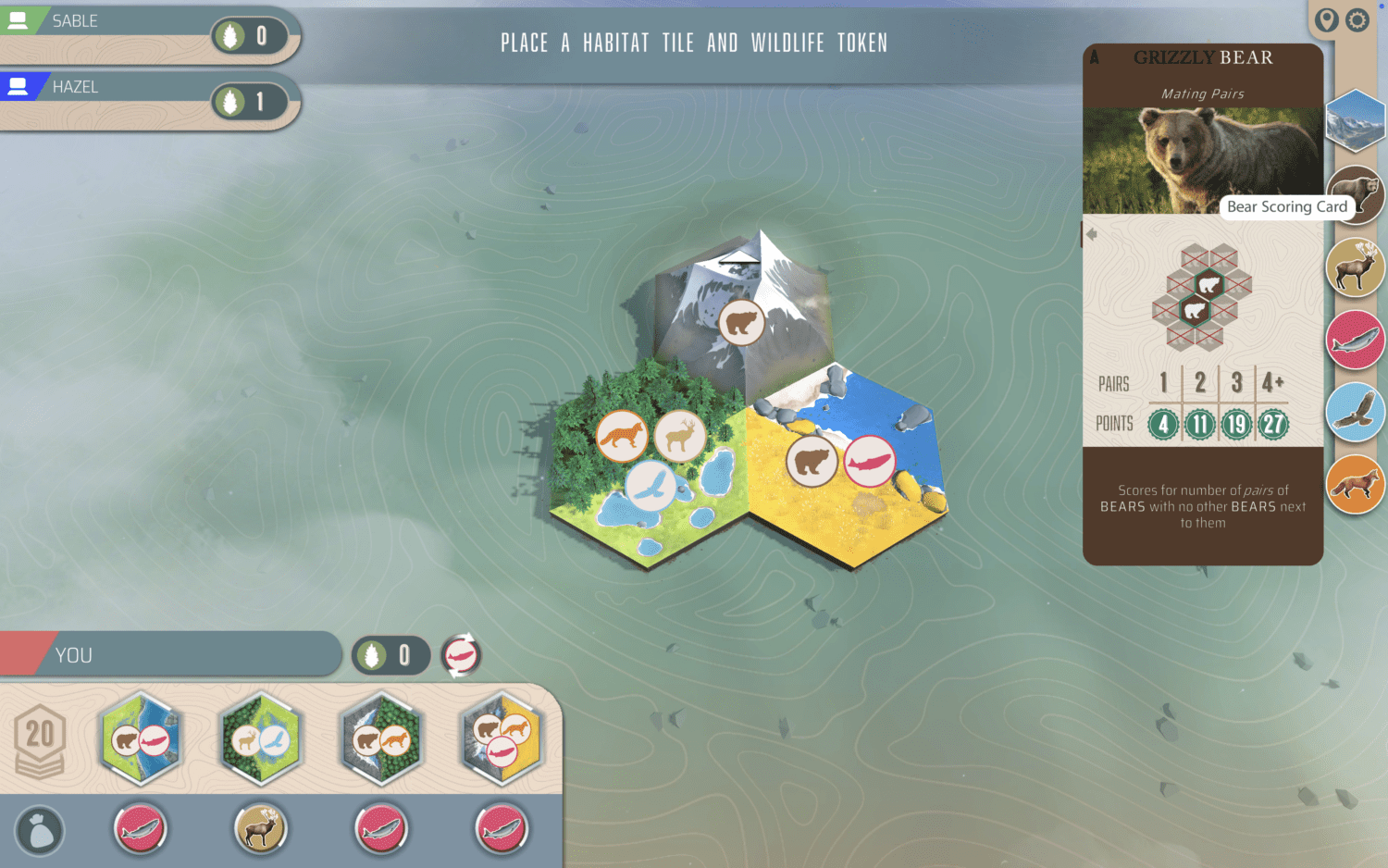Click the YOU player name bar
Viewport: 1388px width, 868px height.
coord(171,655)
